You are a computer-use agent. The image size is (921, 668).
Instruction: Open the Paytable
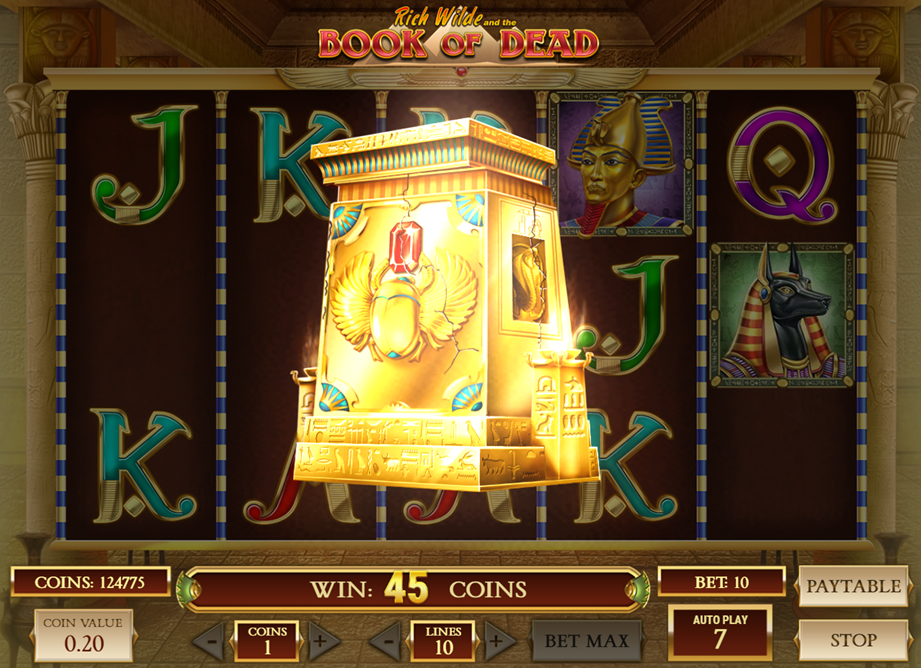[853, 586]
